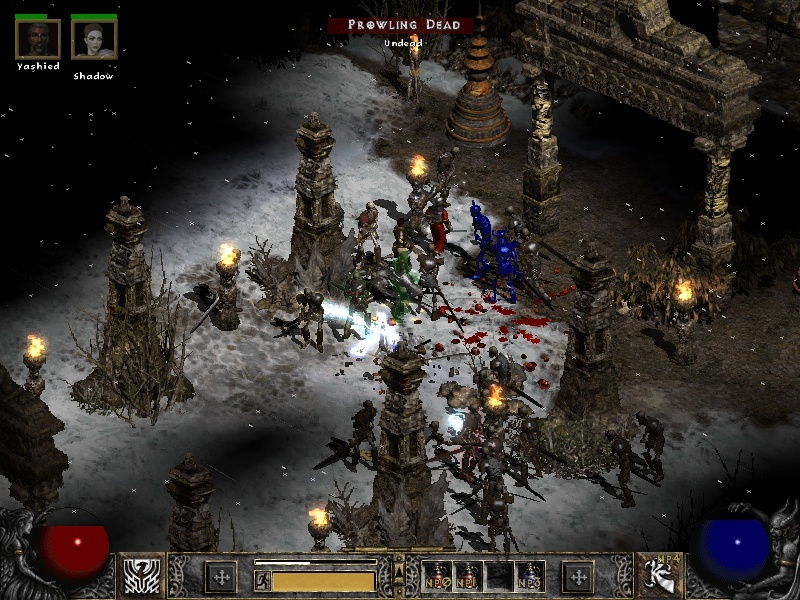Use the first red potion in belt
The width and height of the screenshot is (800, 600).
click(x=435, y=576)
